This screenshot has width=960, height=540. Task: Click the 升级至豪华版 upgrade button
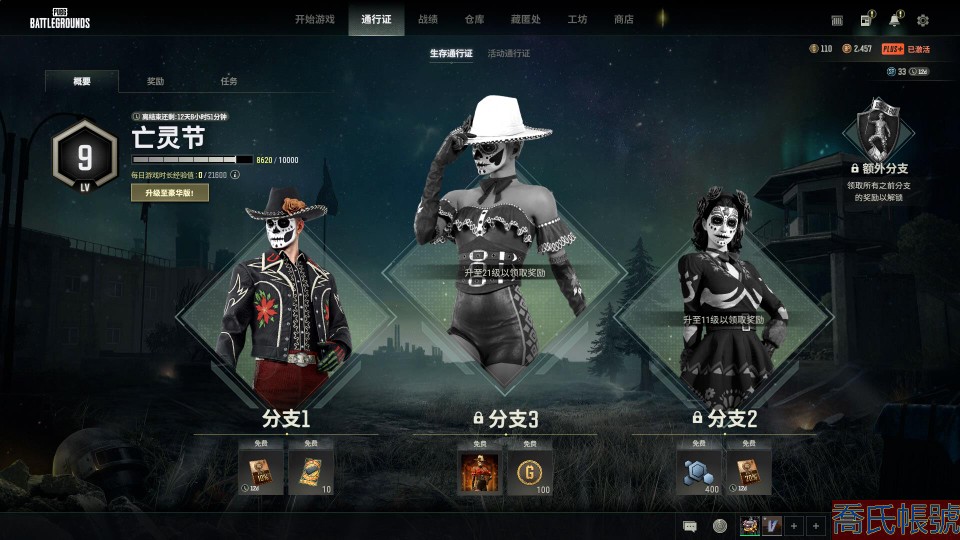(170, 193)
